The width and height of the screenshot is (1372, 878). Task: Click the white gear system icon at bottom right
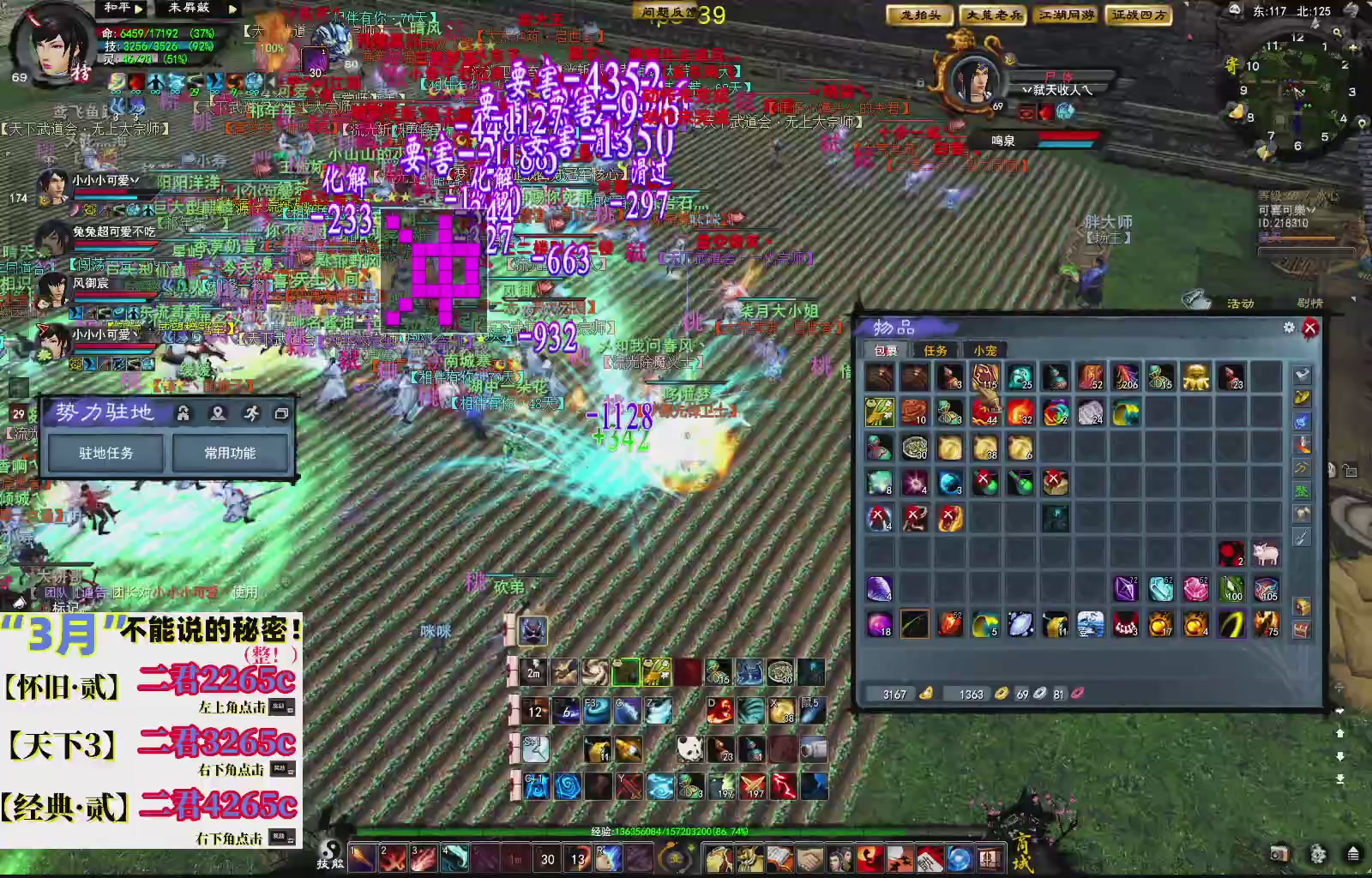point(1317,854)
